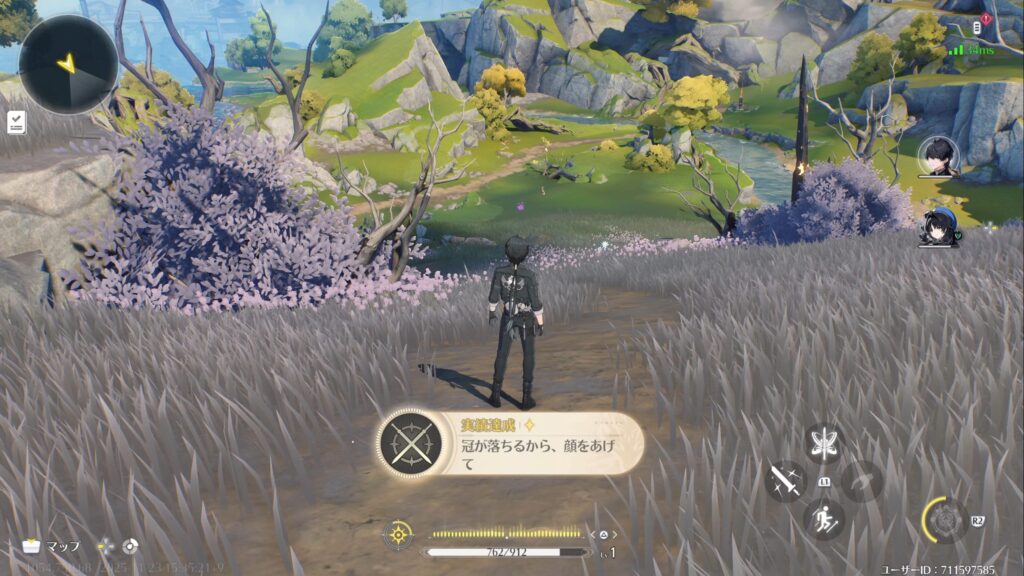
Task: Click the round target icon near map
Action: [129, 546]
